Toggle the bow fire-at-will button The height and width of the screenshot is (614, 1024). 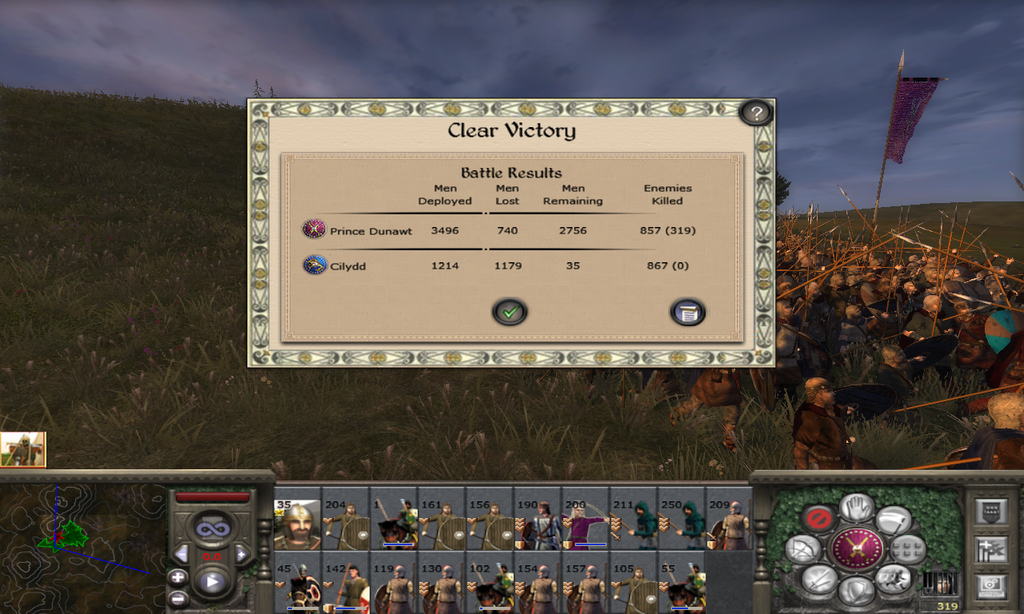point(803,549)
